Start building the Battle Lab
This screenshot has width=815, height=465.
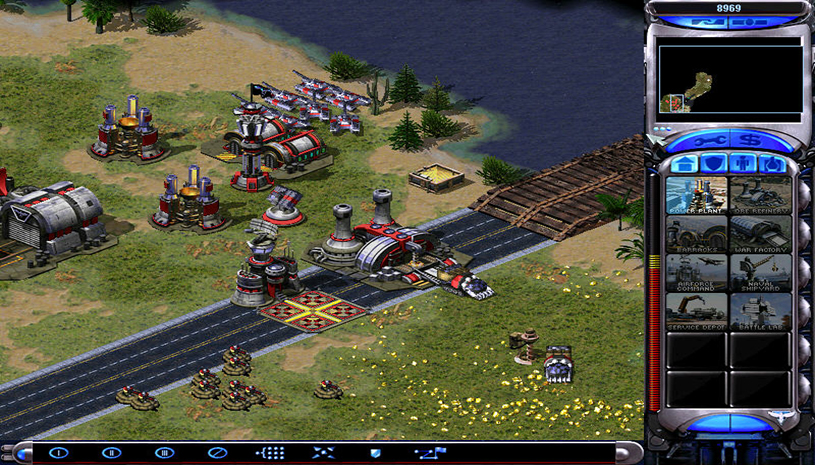click(x=760, y=311)
